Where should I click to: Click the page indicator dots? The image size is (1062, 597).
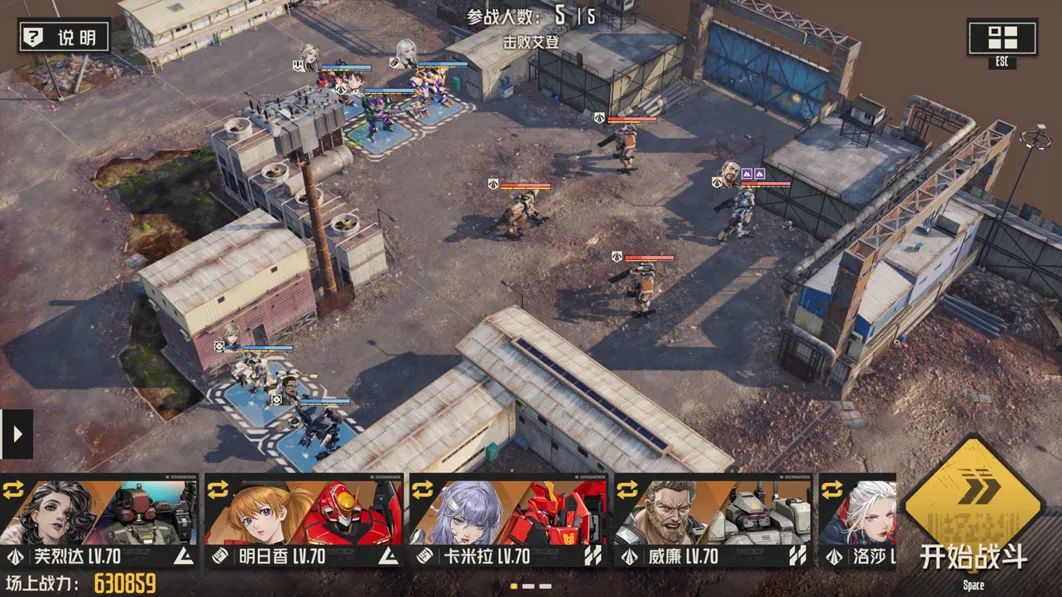tap(531, 586)
